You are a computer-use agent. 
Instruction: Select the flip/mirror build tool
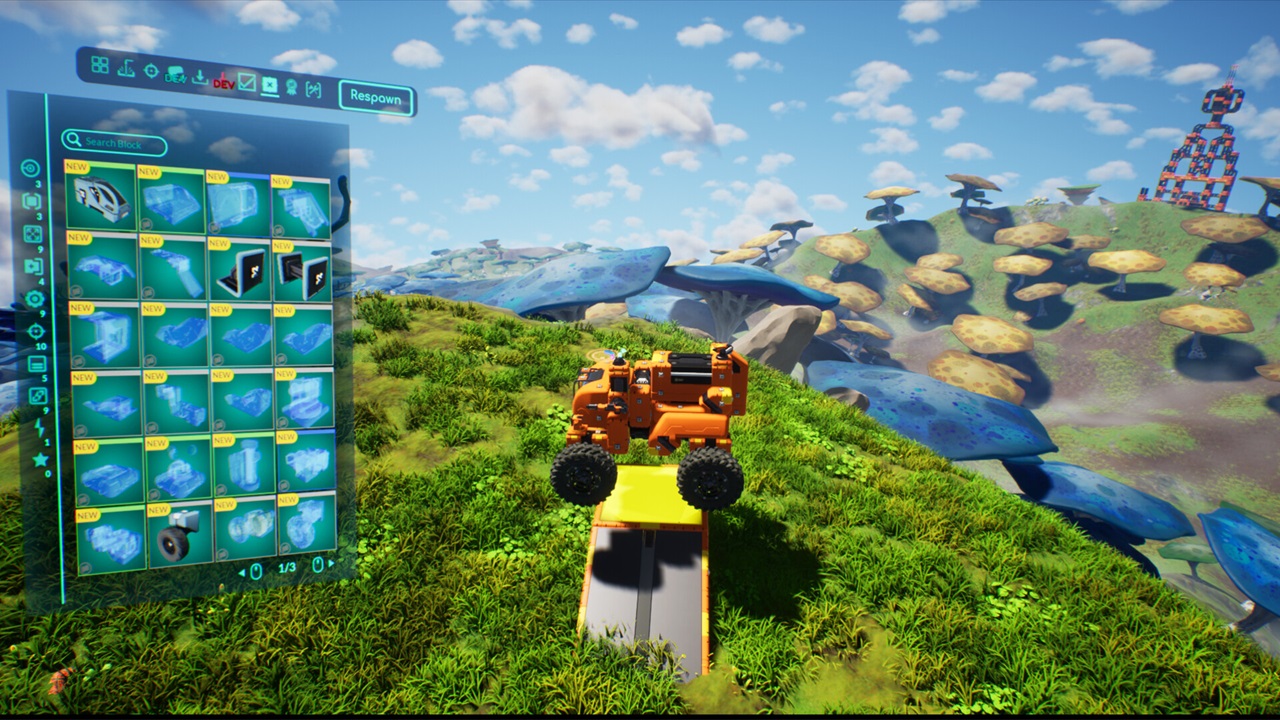click(125, 70)
